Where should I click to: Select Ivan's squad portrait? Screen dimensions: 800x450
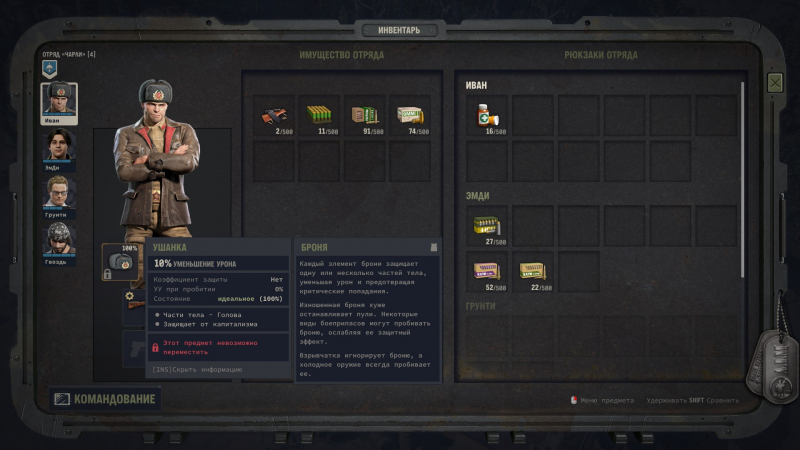pos(59,101)
